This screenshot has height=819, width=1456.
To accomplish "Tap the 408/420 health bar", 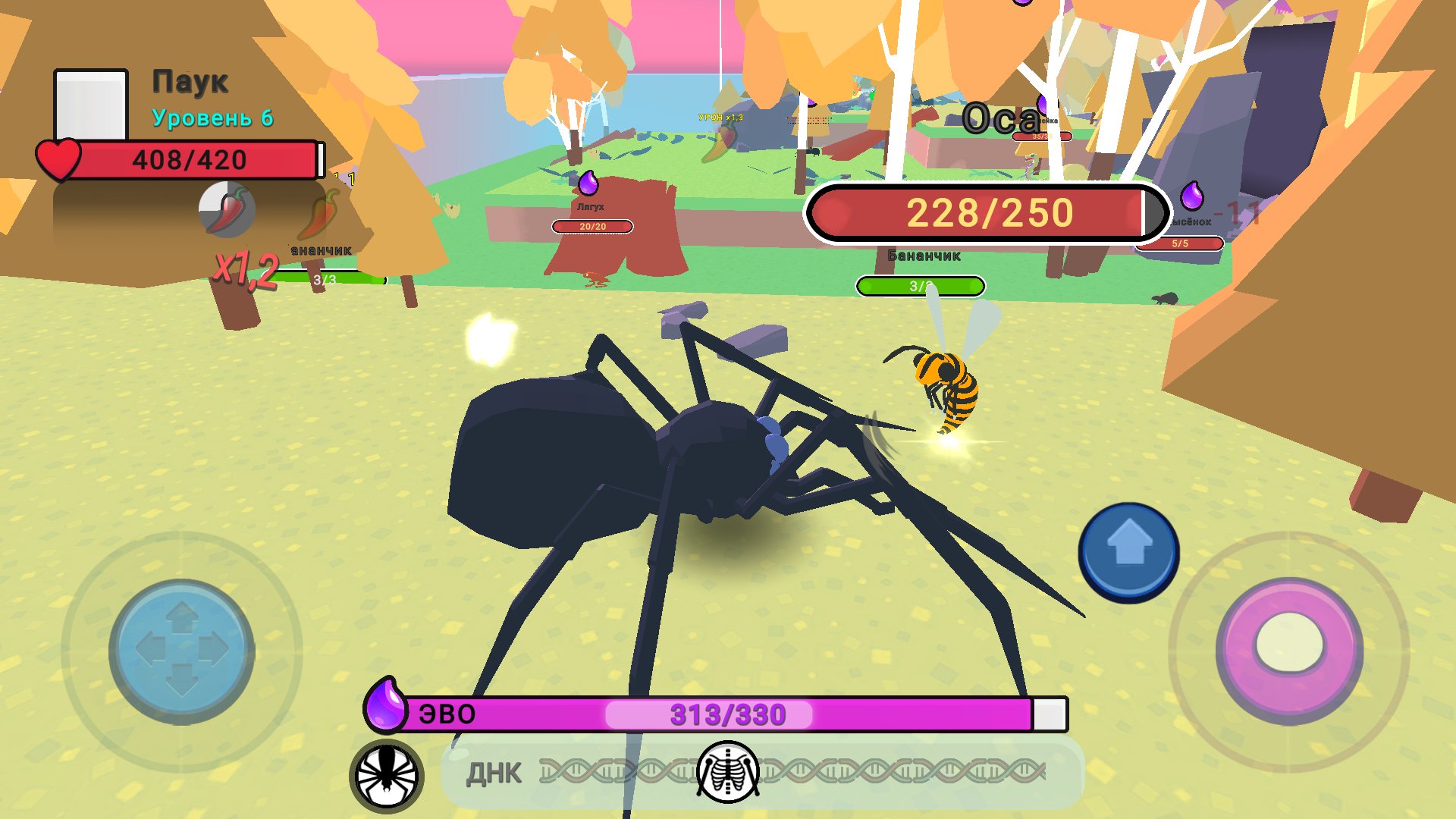I will click(190, 159).
